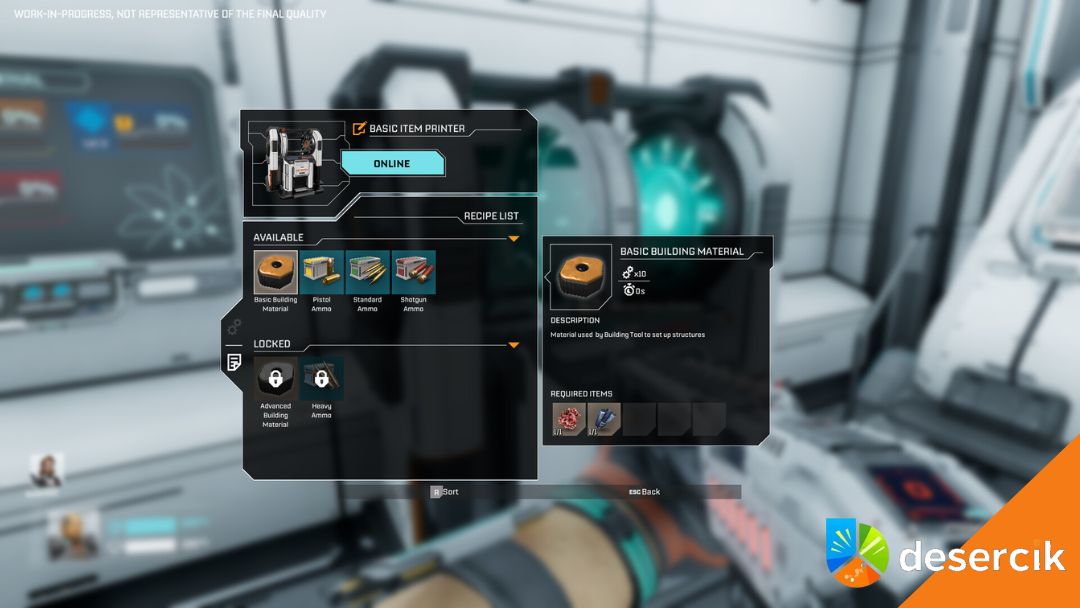Toggle the ONLINE status button

(392, 164)
